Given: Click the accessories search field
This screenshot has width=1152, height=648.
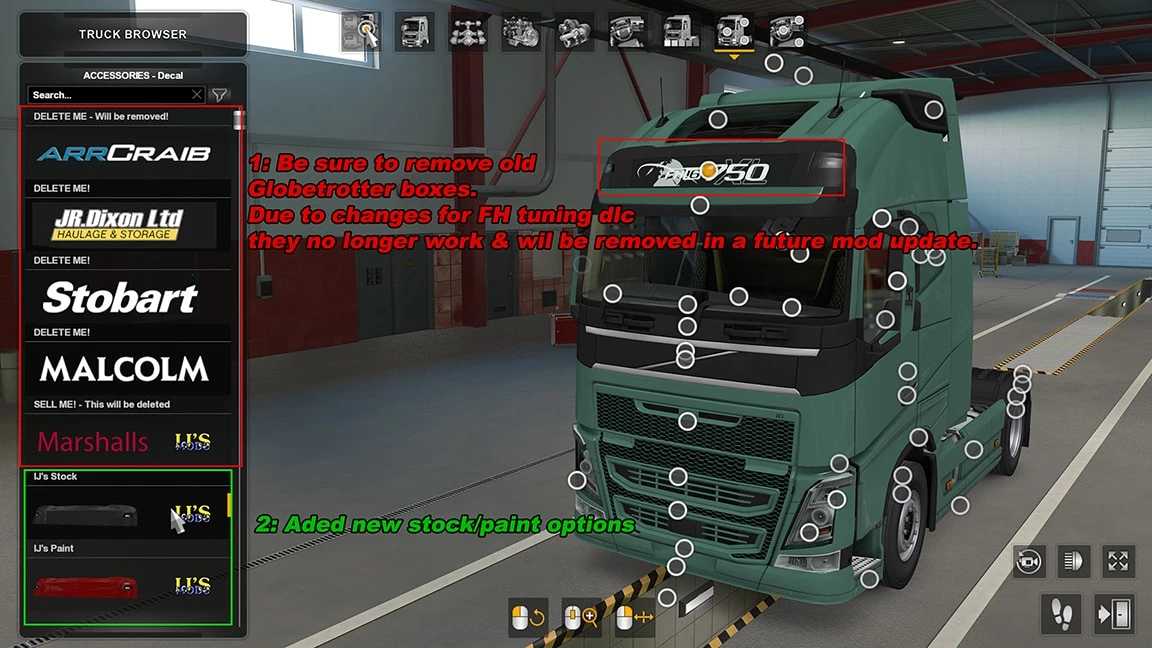Looking at the screenshot, I should click(110, 95).
